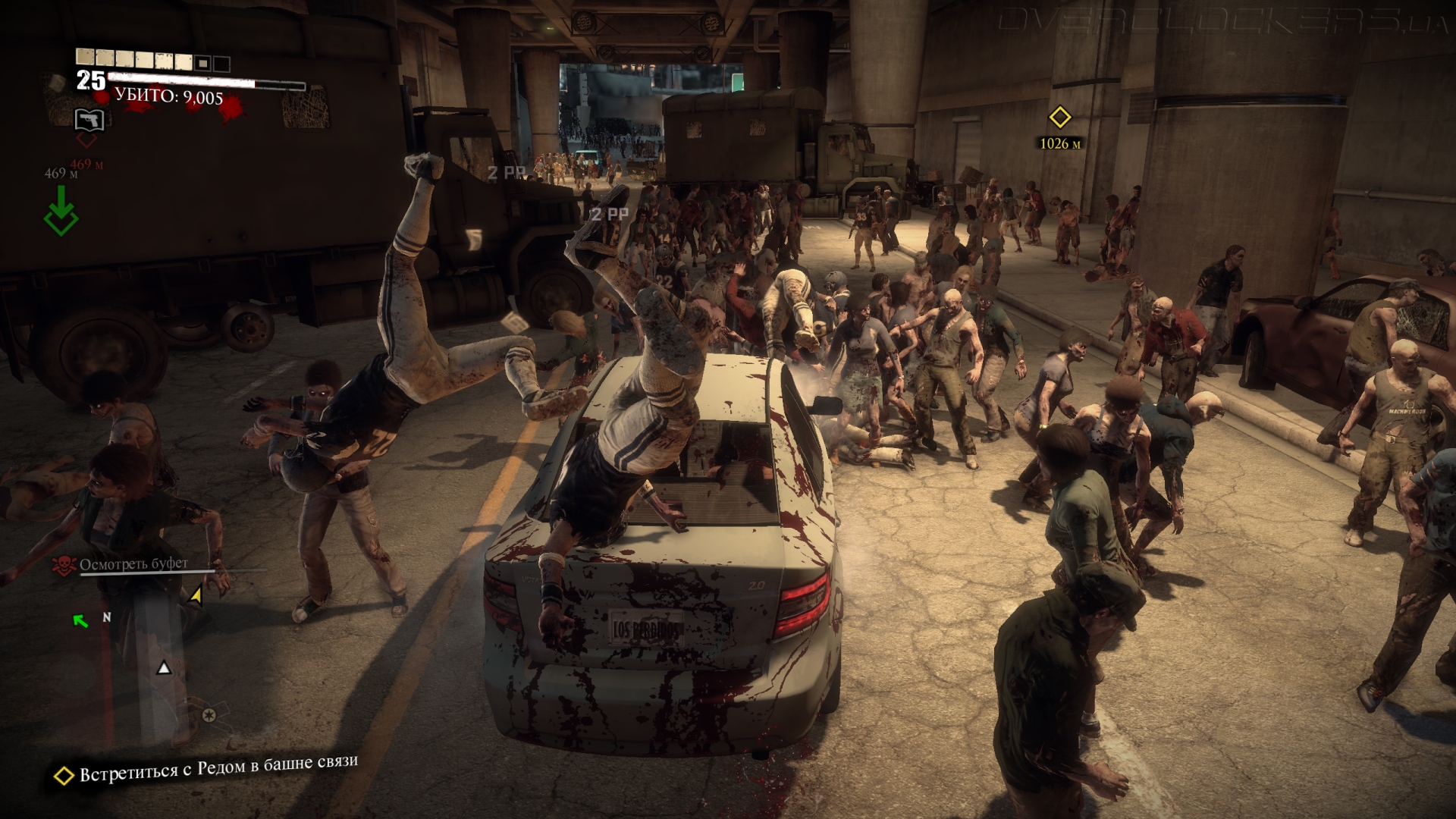Open the side mission "Осмотреть буфет" tracker

(133, 564)
